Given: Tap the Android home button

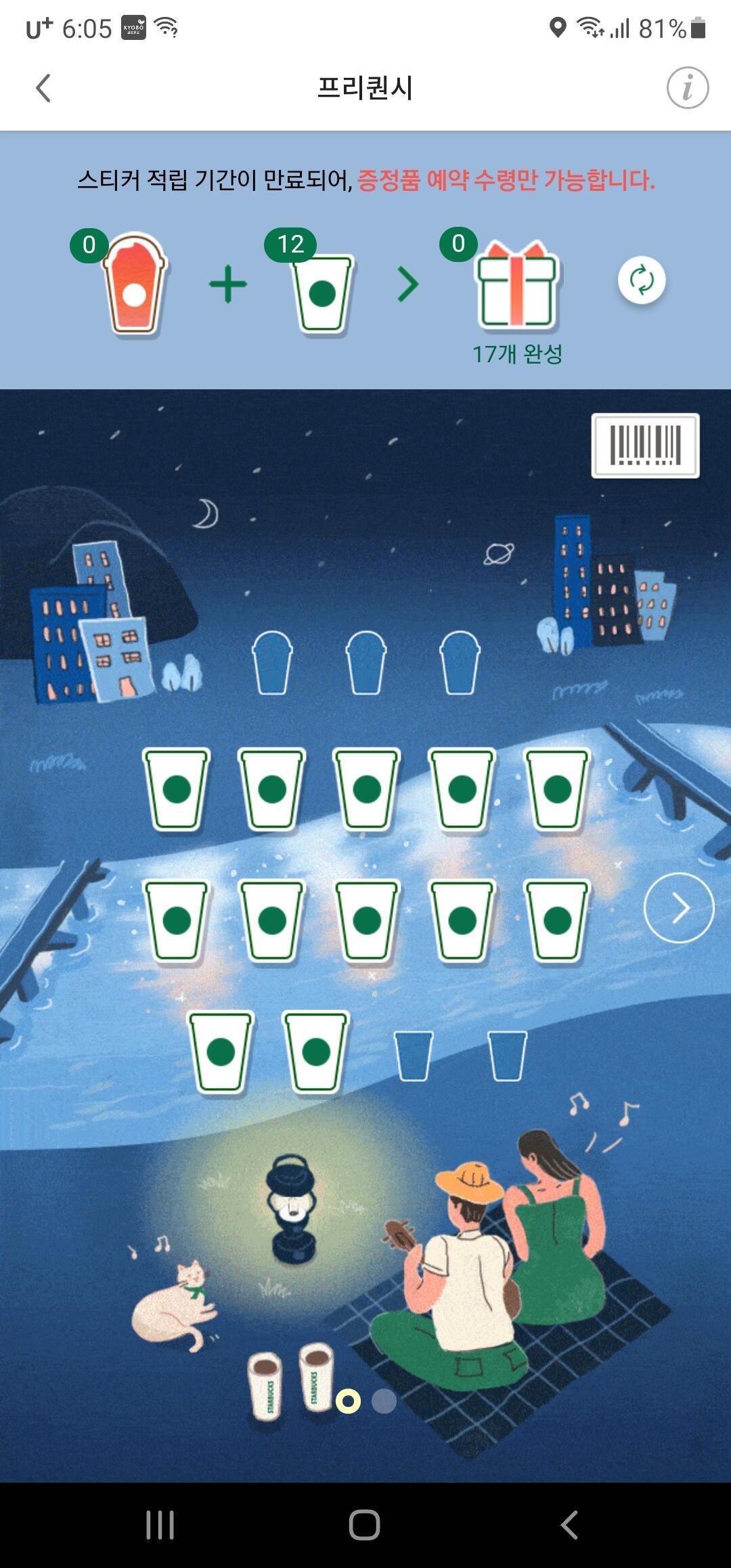Looking at the screenshot, I should pyautogui.click(x=365, y=1525).
